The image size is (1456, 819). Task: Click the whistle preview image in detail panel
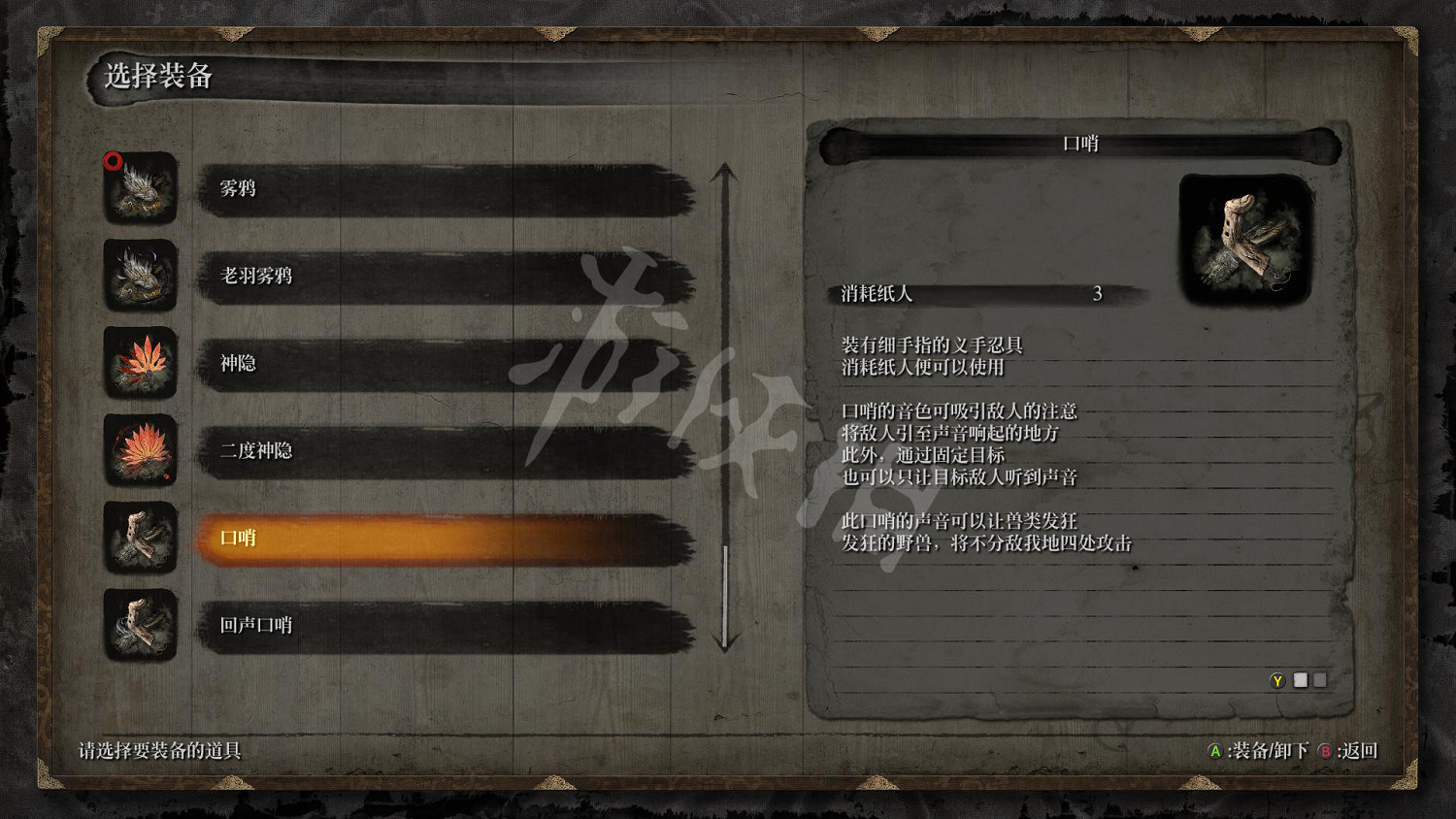point(1243,240)
